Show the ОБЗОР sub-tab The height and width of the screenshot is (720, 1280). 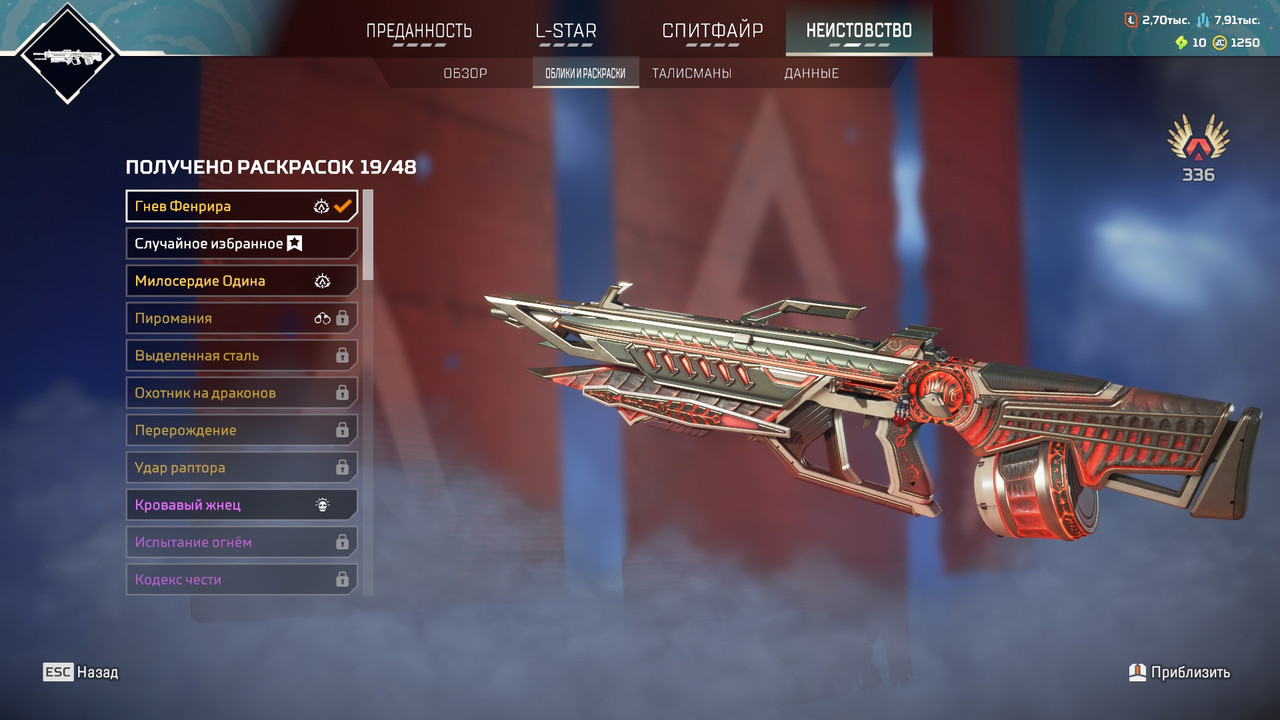point(465,73)
